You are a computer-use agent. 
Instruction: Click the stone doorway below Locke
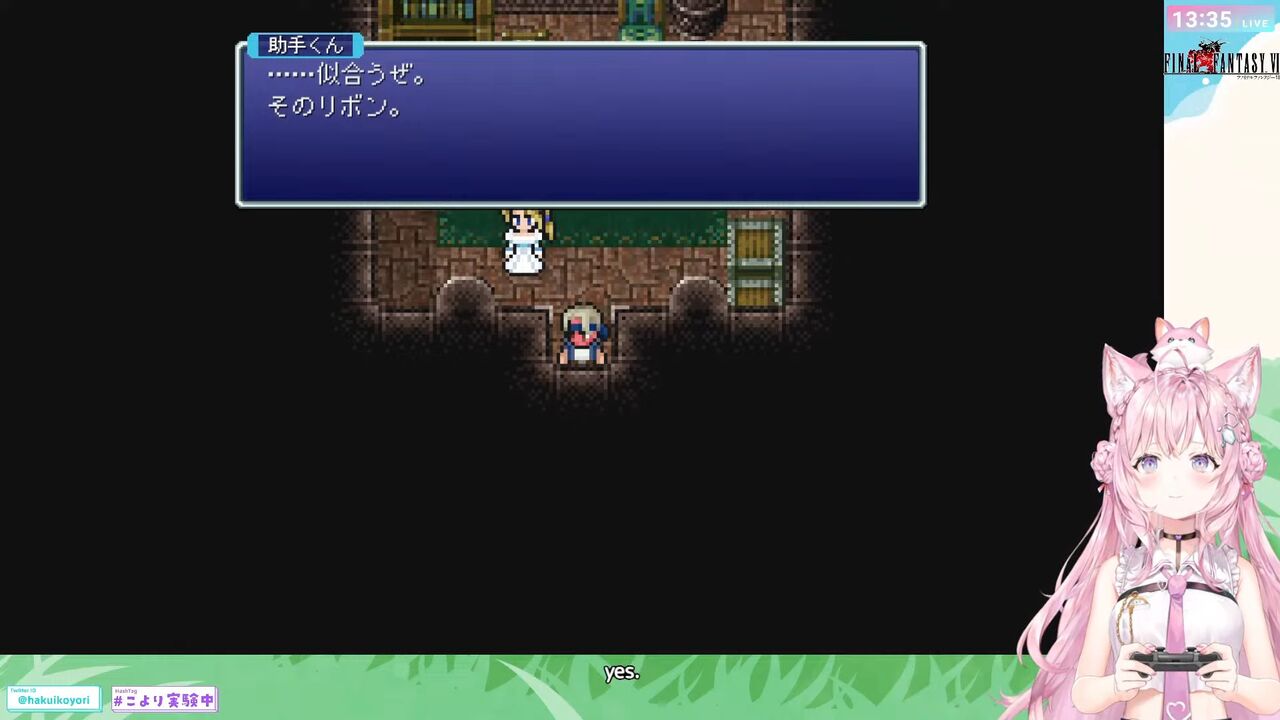click(585, 380)
